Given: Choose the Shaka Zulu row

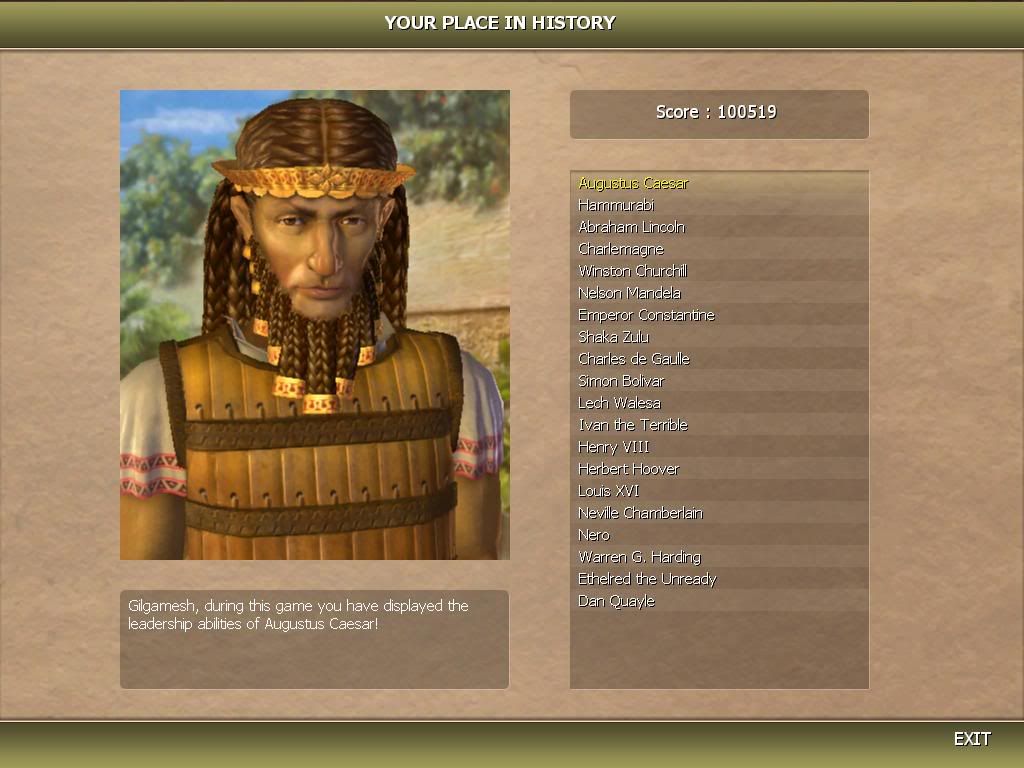Looking at the screenshot, I should pyautogui.click(x=613, y=337).
